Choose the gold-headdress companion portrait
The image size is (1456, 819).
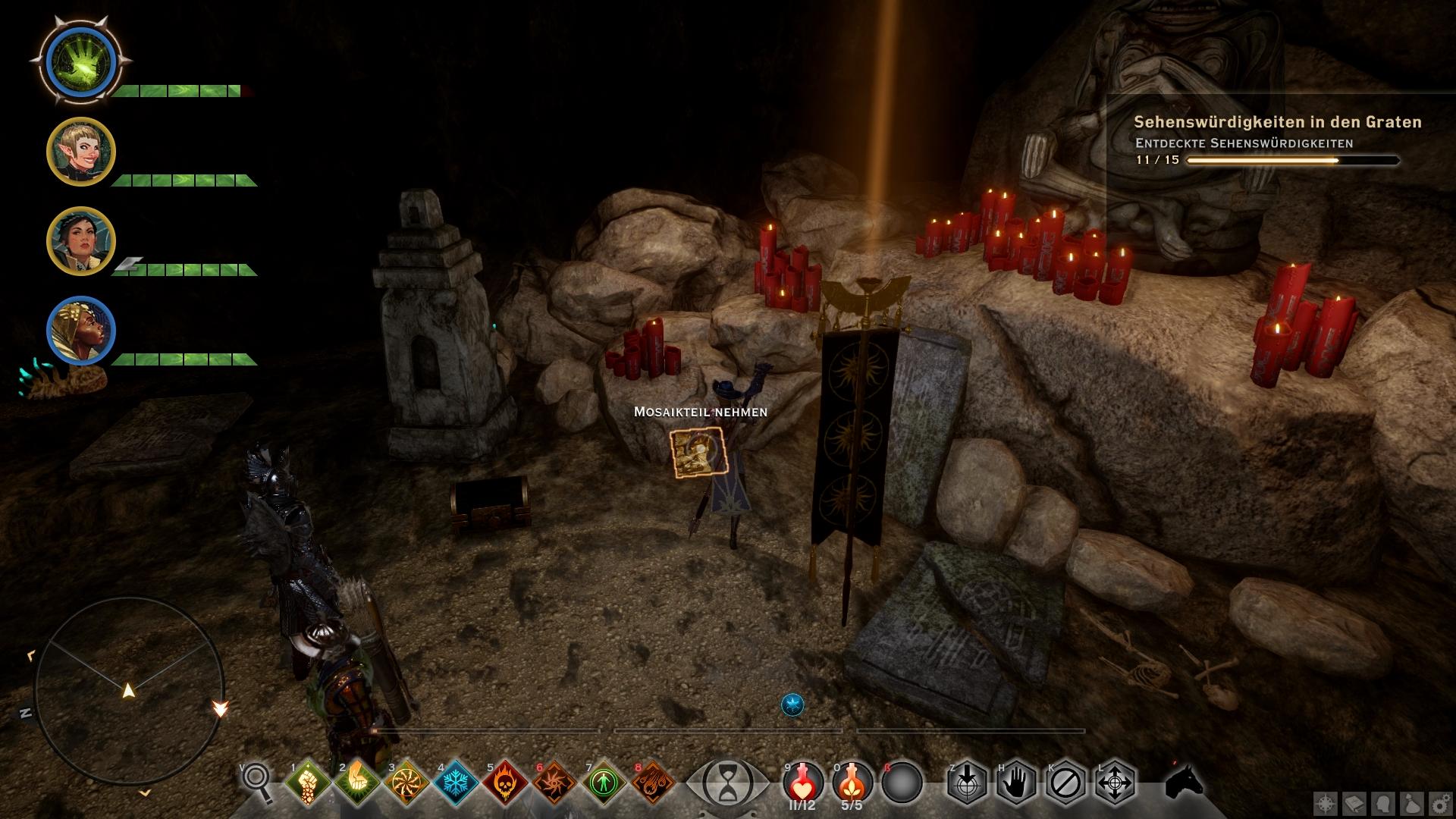pyautogui.click(x=80, y=331)
